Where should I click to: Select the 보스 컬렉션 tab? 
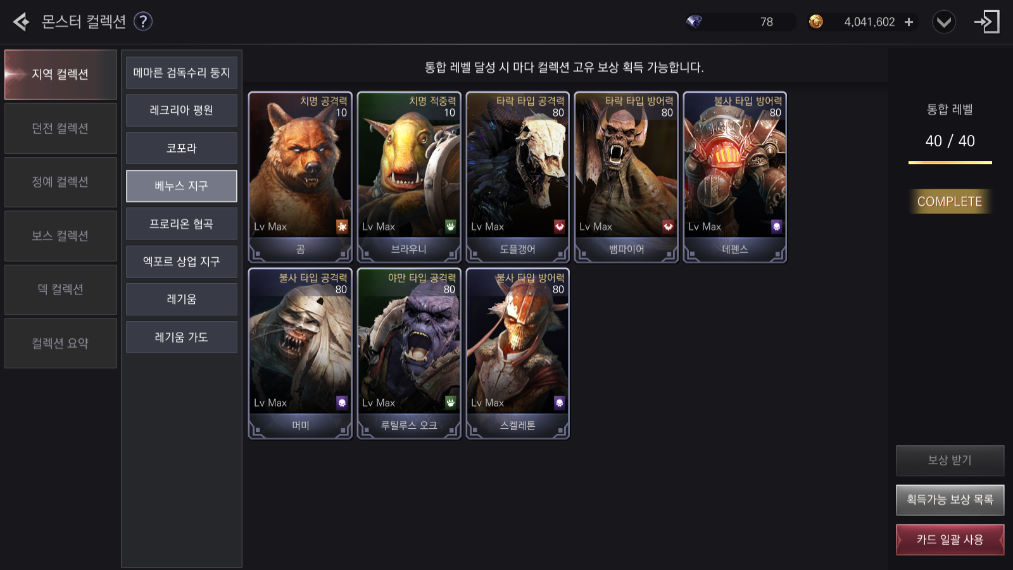(x=60, y=236)
